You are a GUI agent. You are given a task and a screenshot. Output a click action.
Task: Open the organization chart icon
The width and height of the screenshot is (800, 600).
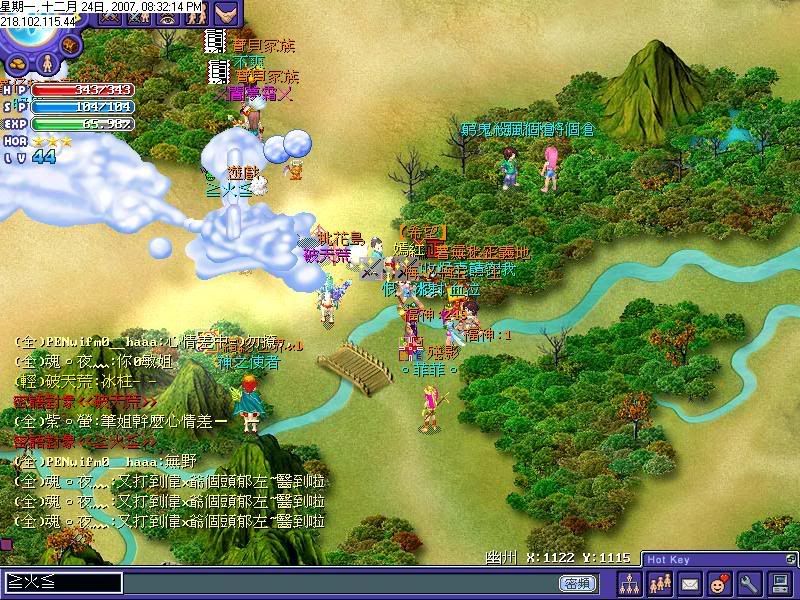(x=629, y=582)
